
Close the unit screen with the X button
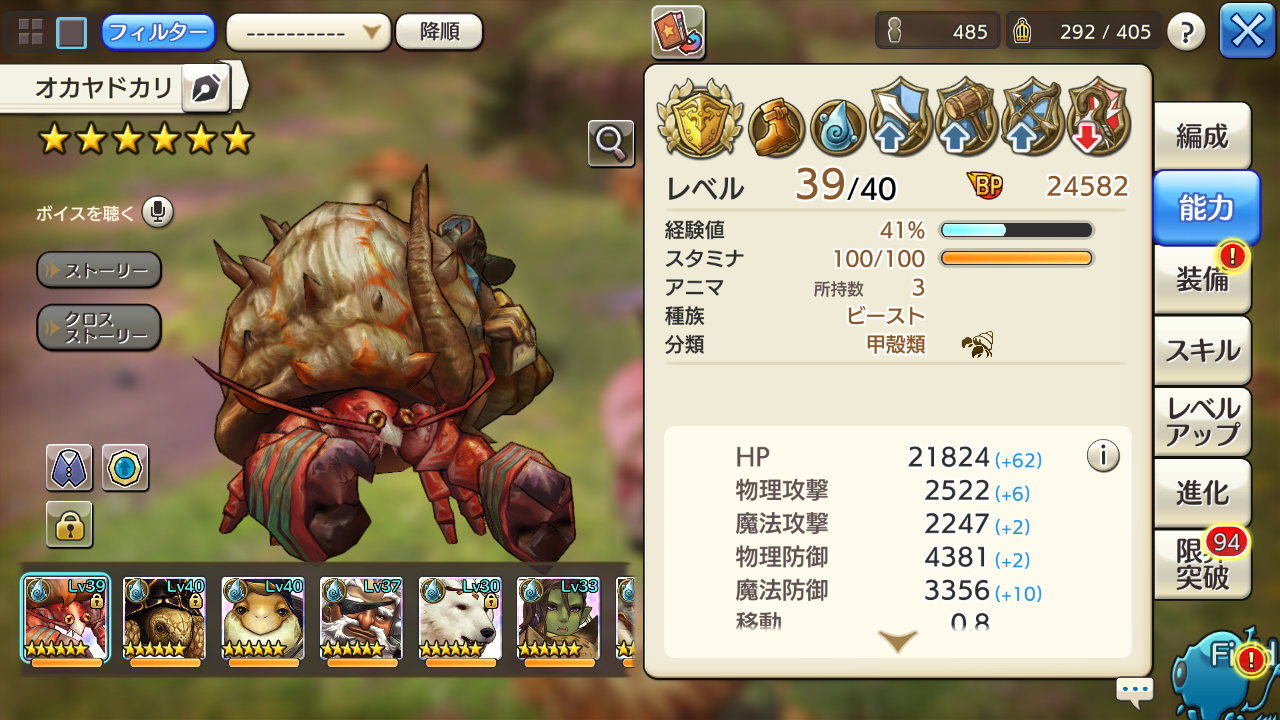[1247, 32]
